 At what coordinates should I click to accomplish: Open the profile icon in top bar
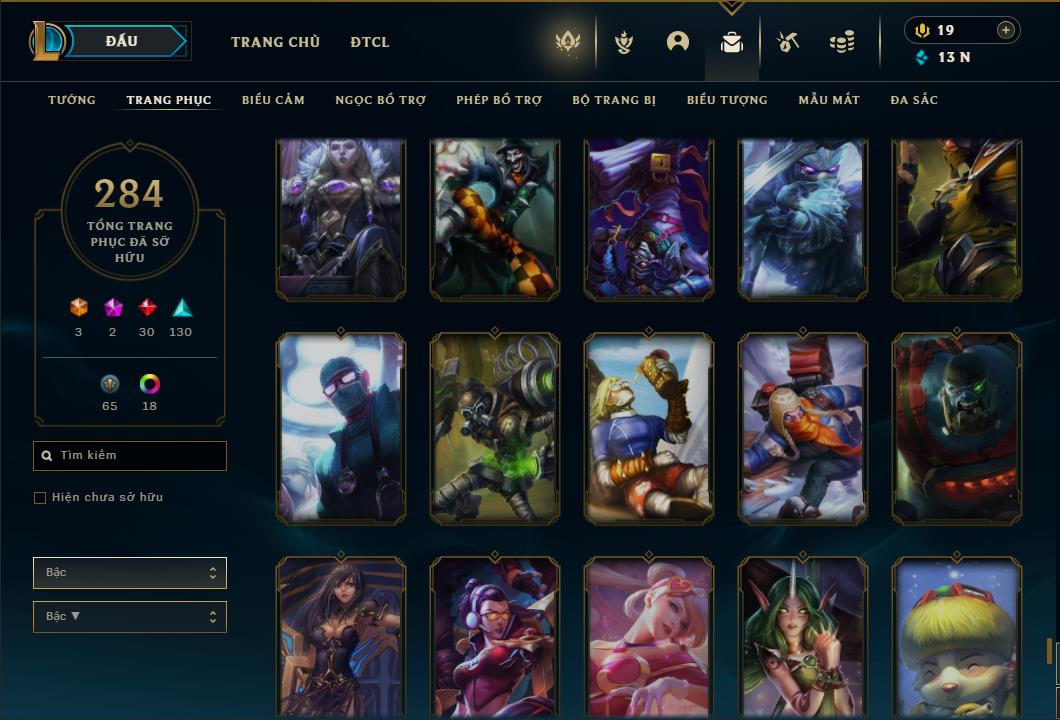[678, 42]
